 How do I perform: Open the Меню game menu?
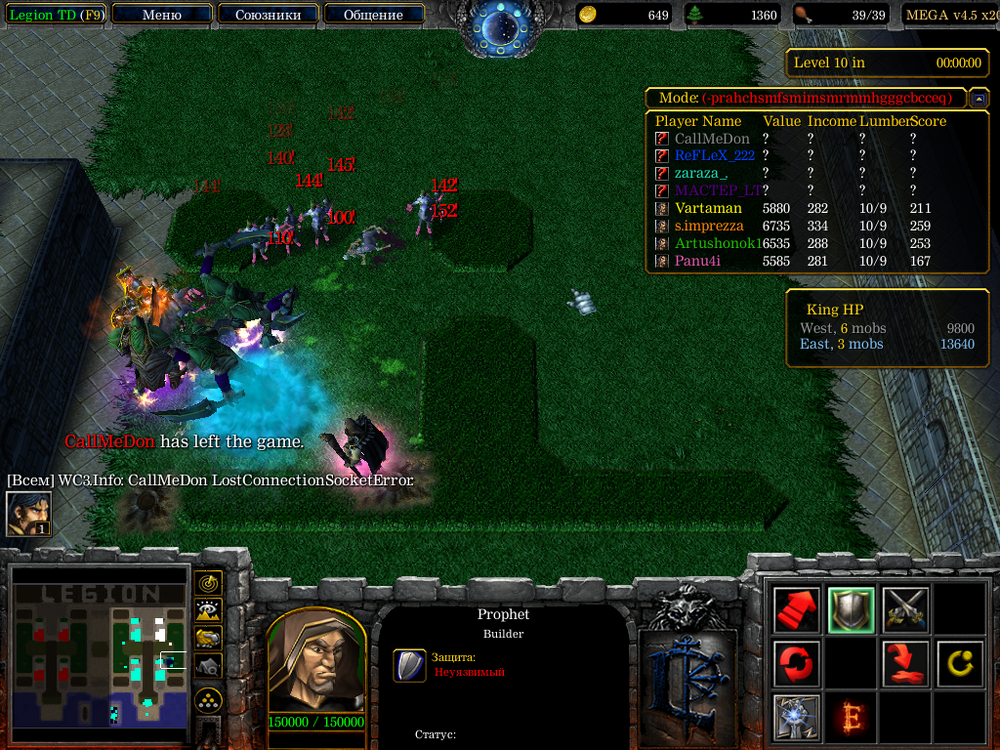(x=162, y=15)
